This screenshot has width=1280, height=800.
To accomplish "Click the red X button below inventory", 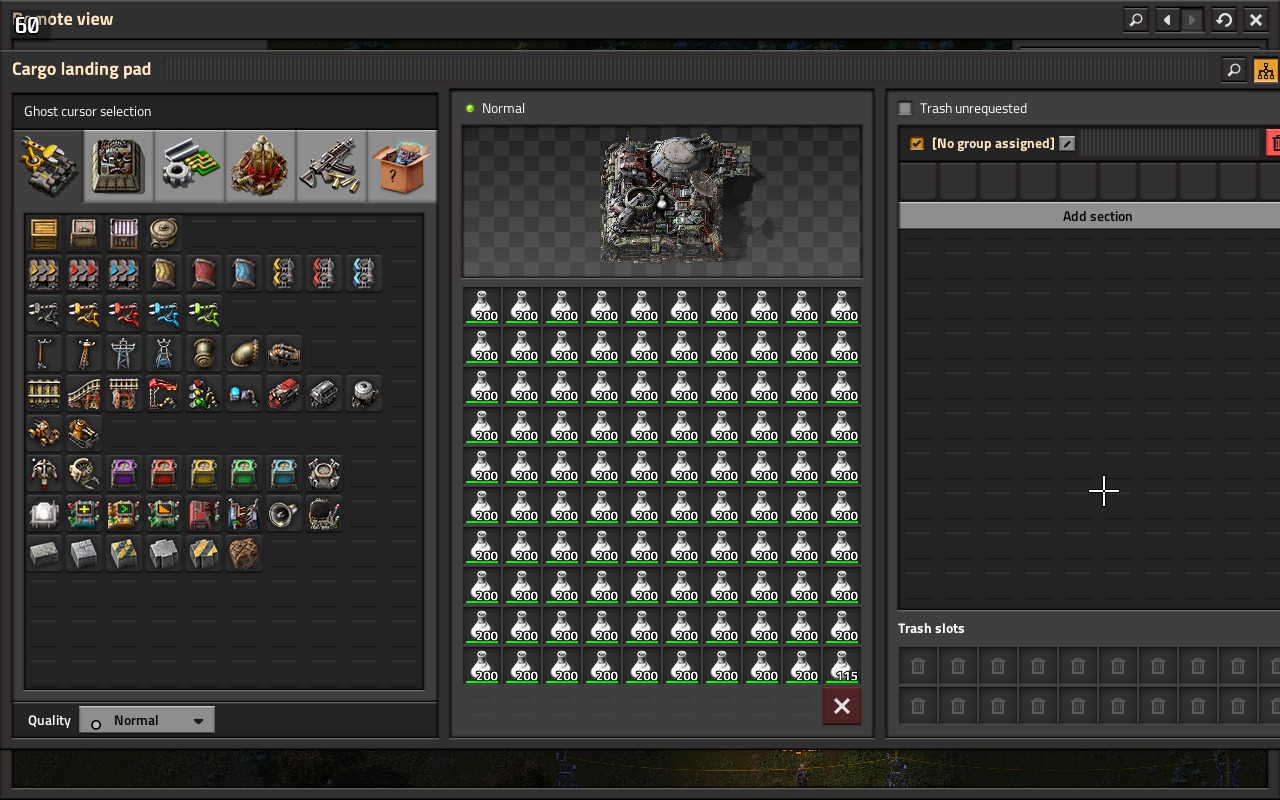I will click(842, 706).
